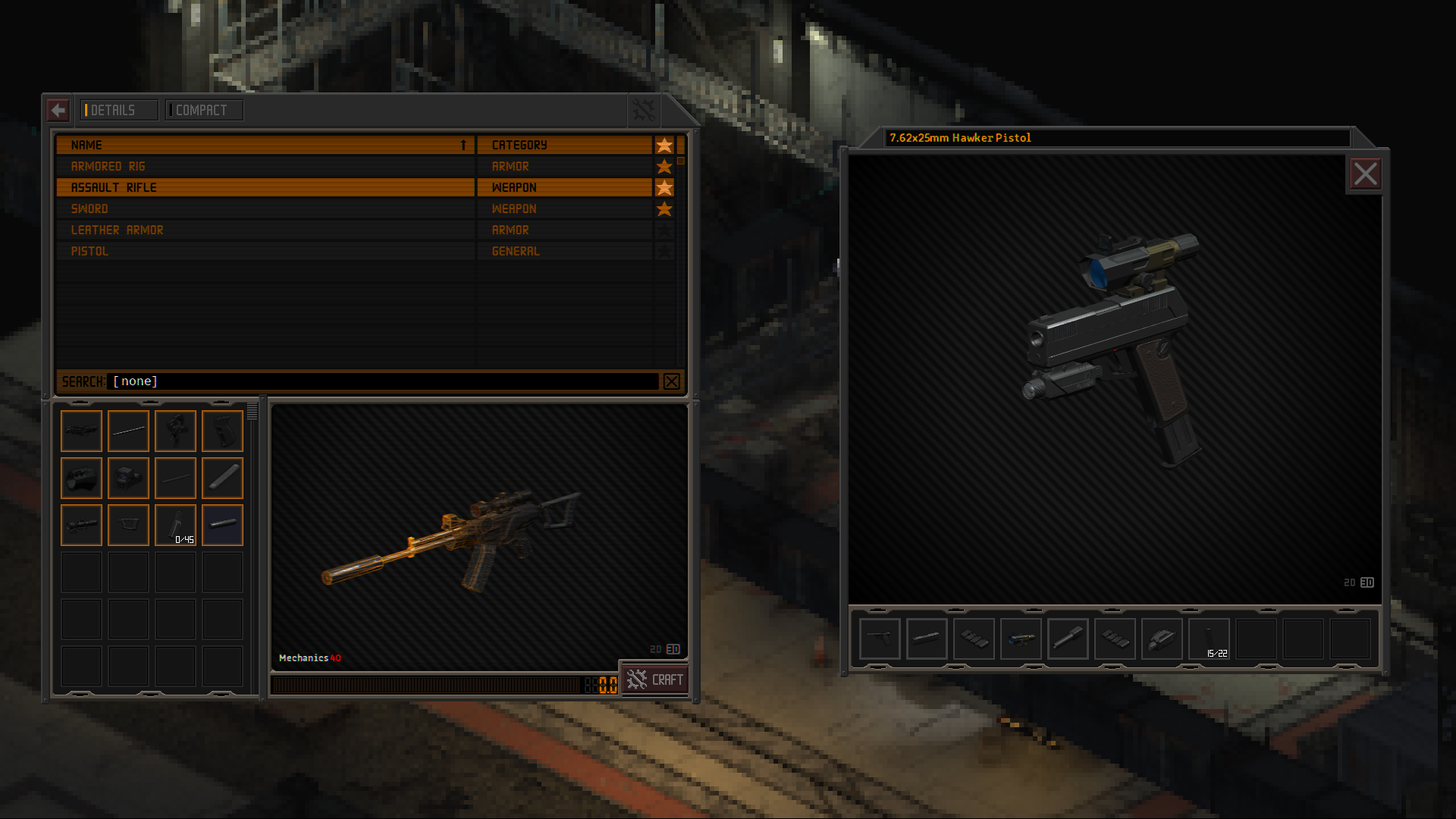Sort blueprints by Name column

(265, 145)
